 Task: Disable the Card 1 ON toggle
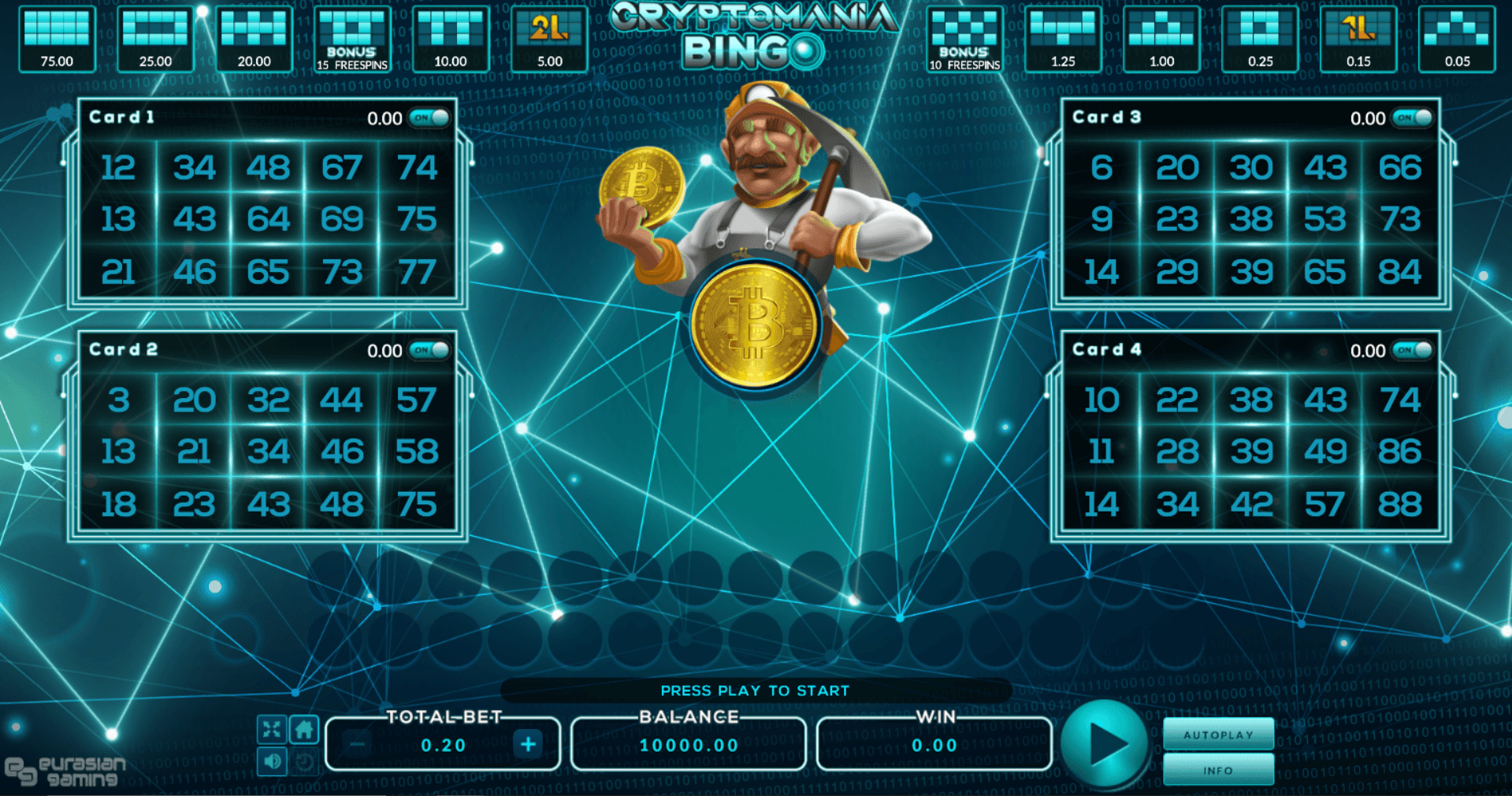coord(429,117)
